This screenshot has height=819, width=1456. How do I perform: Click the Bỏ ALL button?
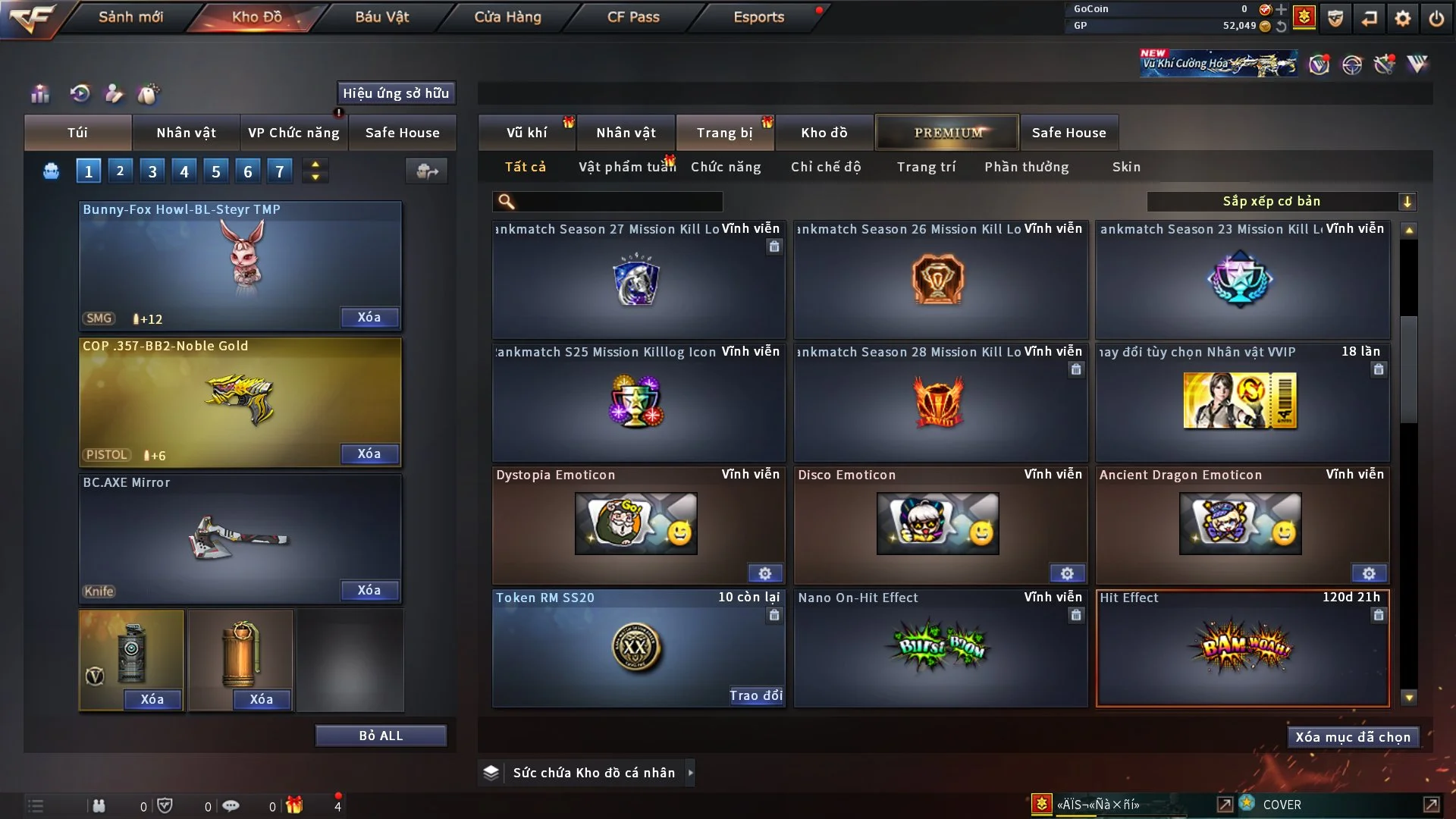(381, 736)
